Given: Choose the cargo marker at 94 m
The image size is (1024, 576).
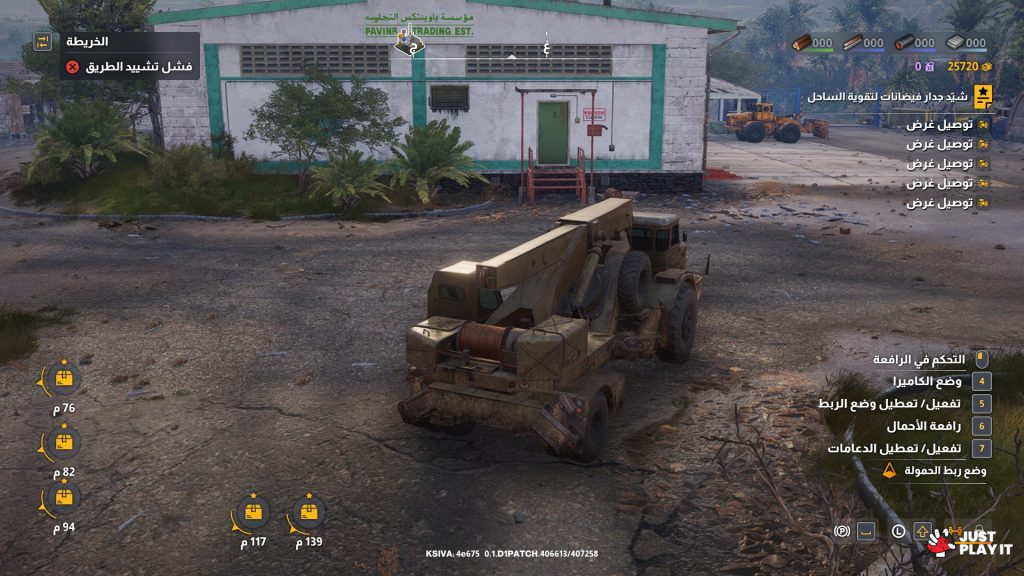Looking at the screenshot, I should tap(64, 498).
